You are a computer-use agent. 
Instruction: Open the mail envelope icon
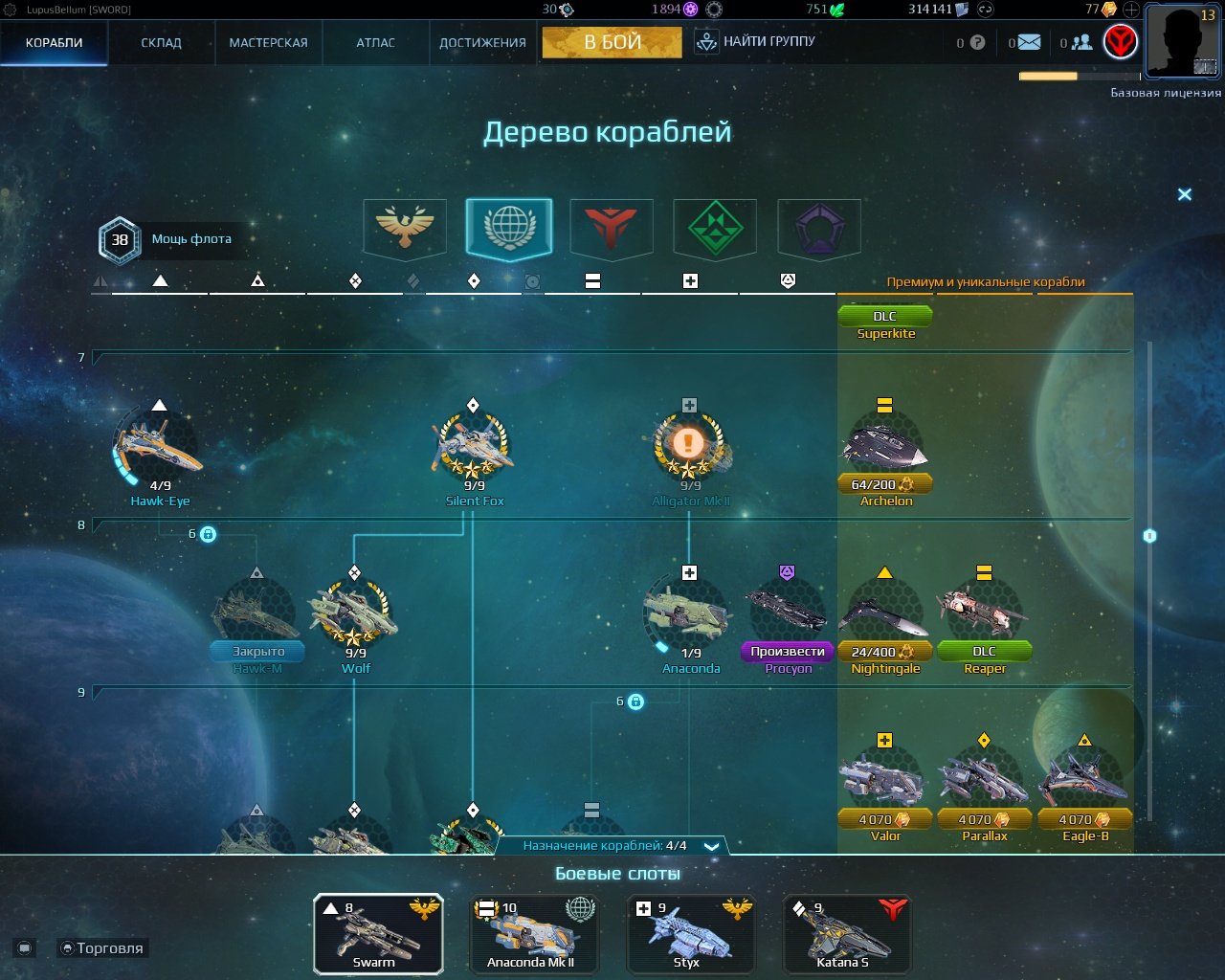[1029, 42]
